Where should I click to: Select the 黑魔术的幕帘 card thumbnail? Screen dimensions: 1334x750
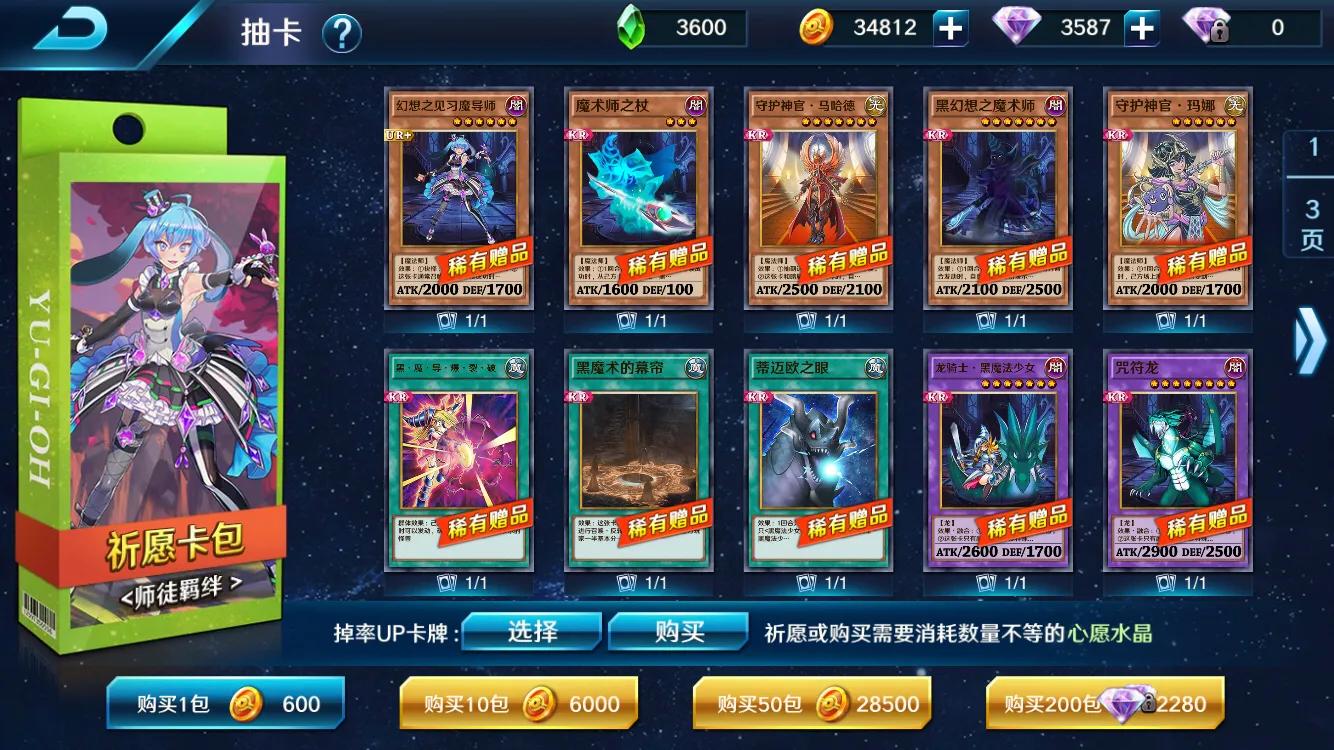(x=637, y=460)
